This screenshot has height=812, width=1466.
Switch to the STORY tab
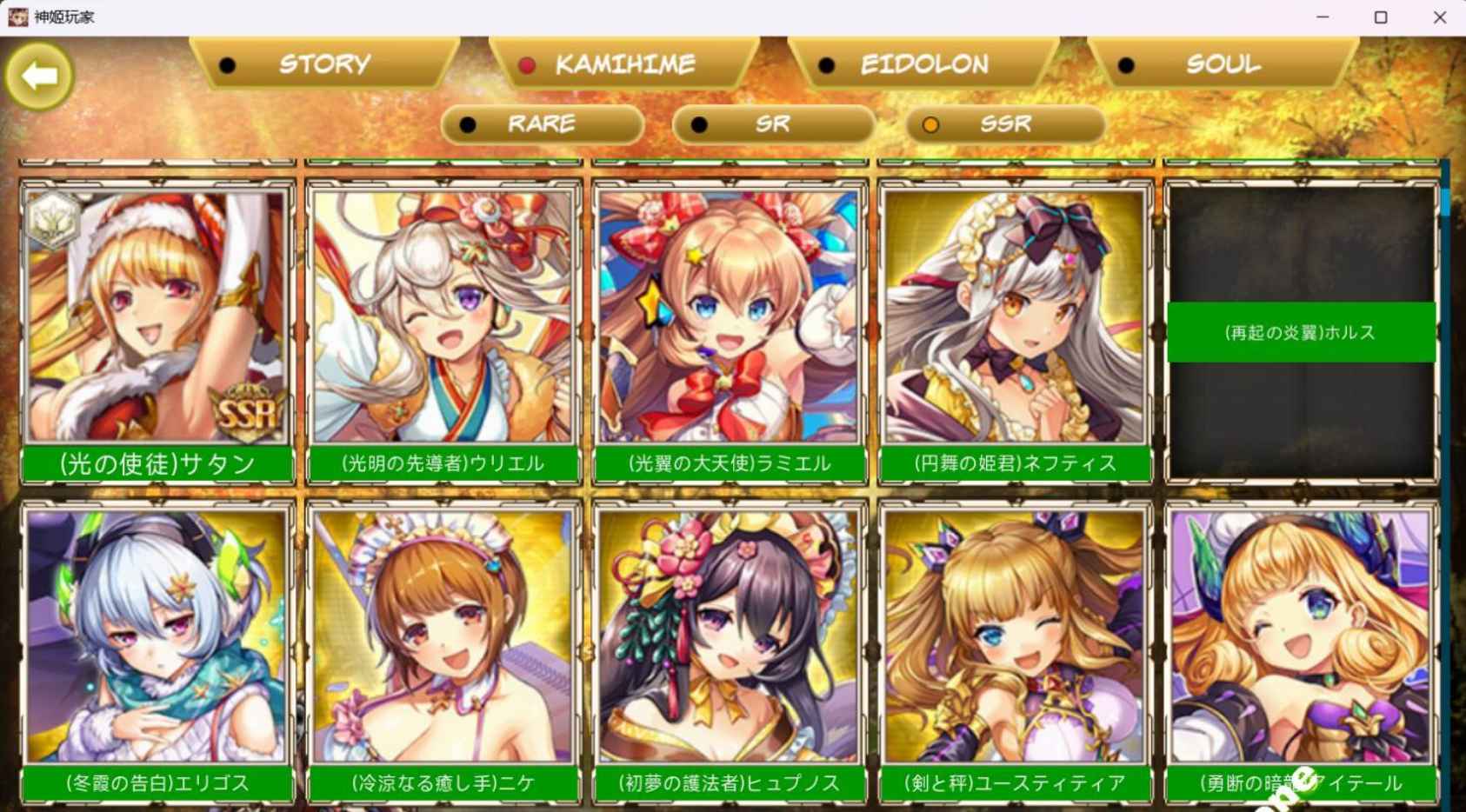click(x=323, y=63)
